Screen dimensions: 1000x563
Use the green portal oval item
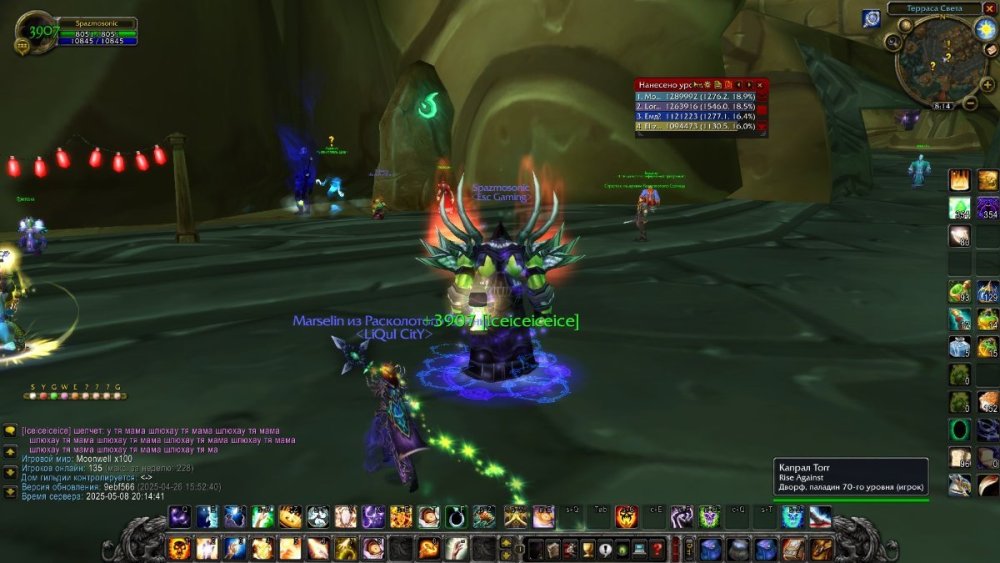(959, 429)
